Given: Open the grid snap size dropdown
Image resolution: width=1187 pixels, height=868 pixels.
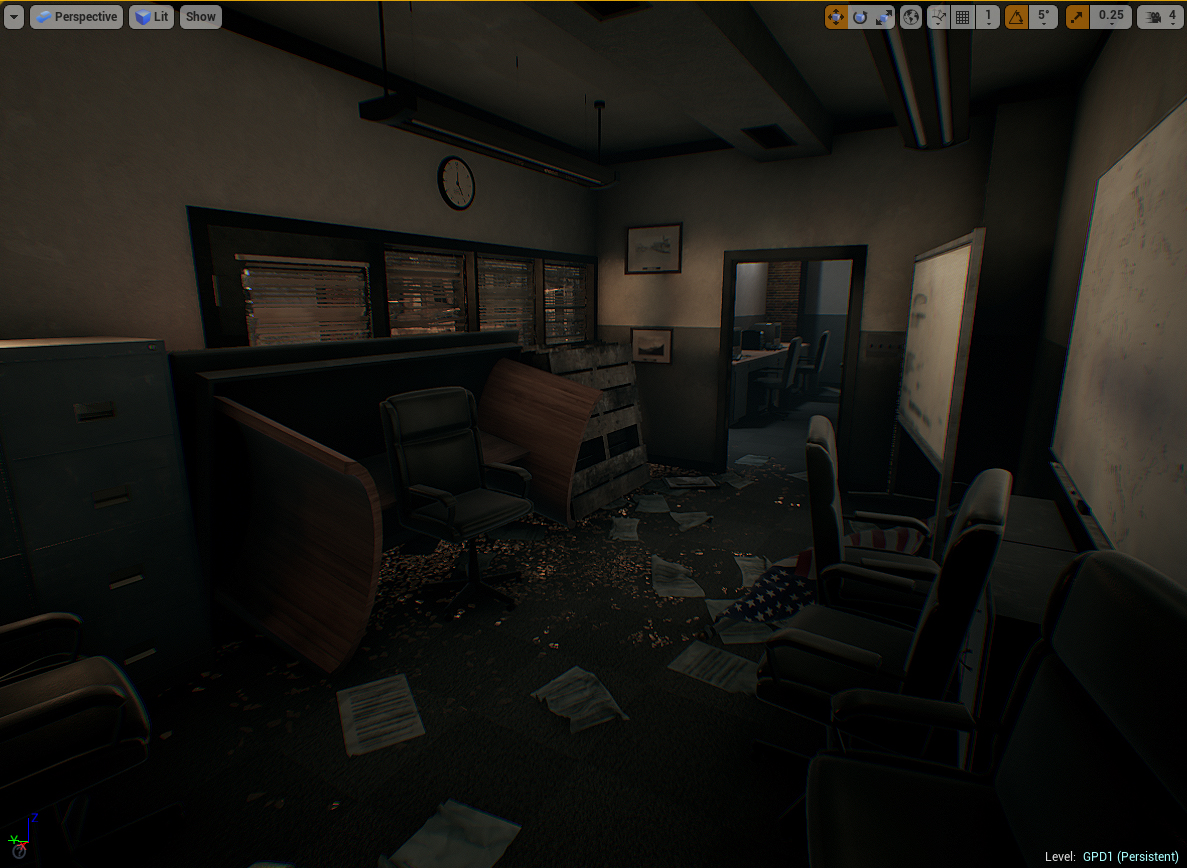Looking at the screenshot, I should [988, 17].
